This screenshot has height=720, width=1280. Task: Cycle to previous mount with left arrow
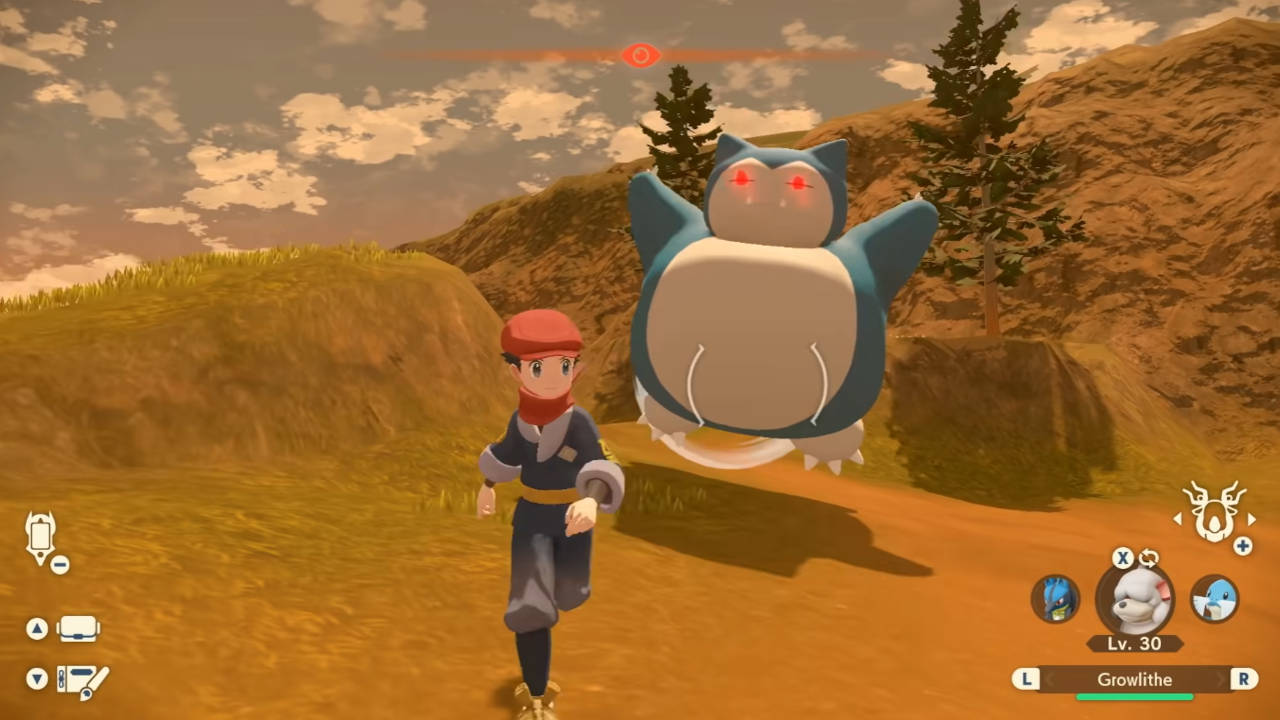pyautogui.click(x=1176, y=519)
